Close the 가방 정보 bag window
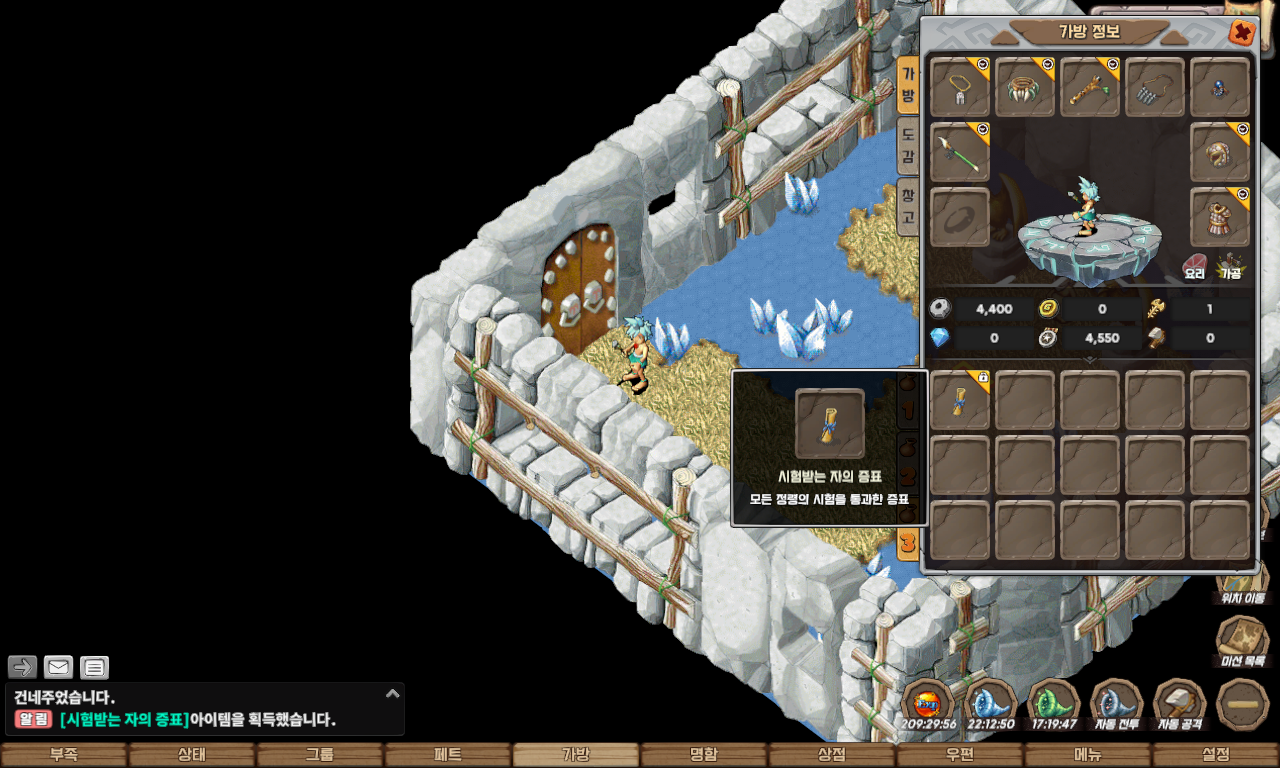 pyautogui.click(x=1242, y=33)
